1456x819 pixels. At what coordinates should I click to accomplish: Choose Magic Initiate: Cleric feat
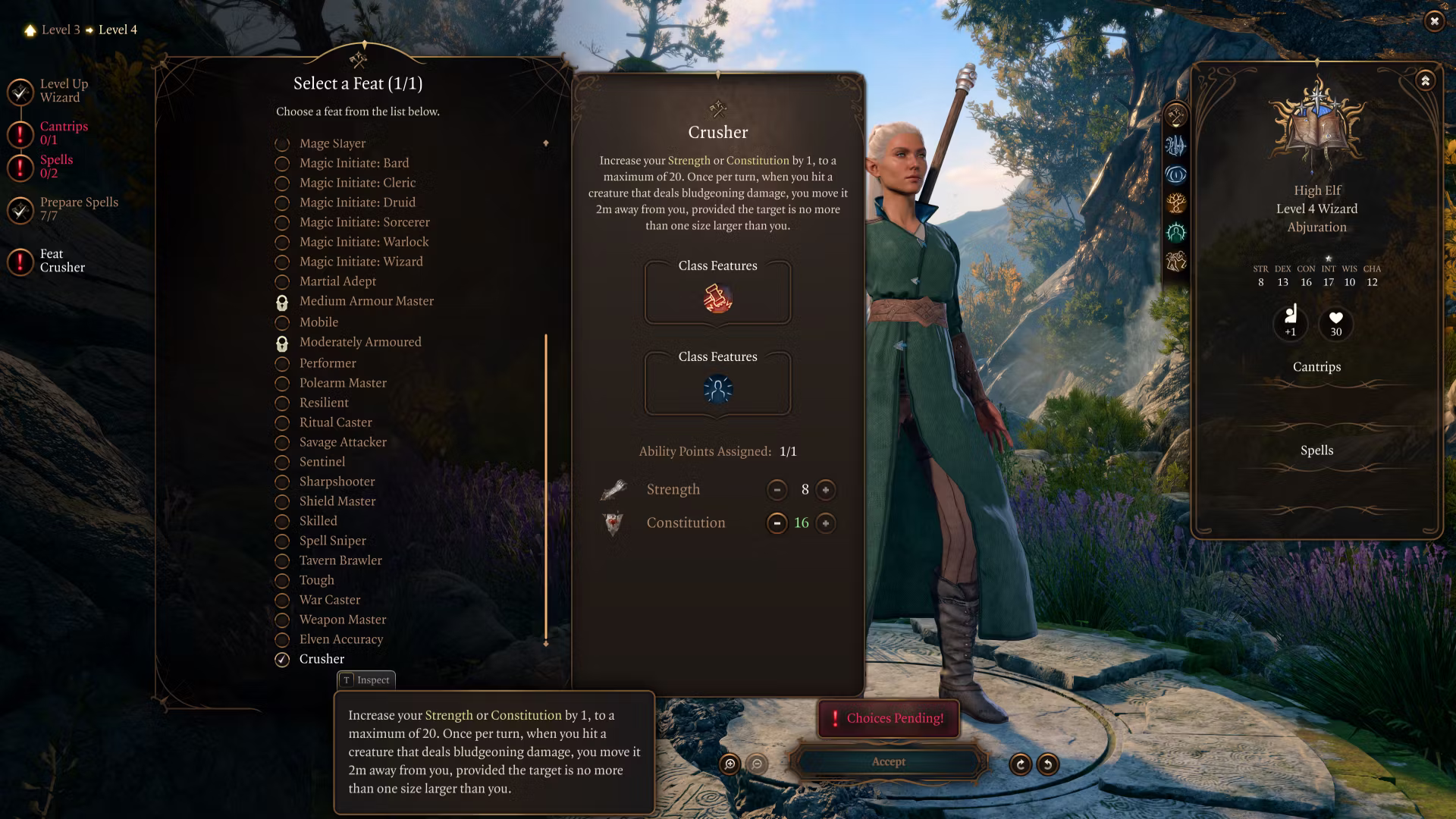pyautogui.click(x=356, y=183)
